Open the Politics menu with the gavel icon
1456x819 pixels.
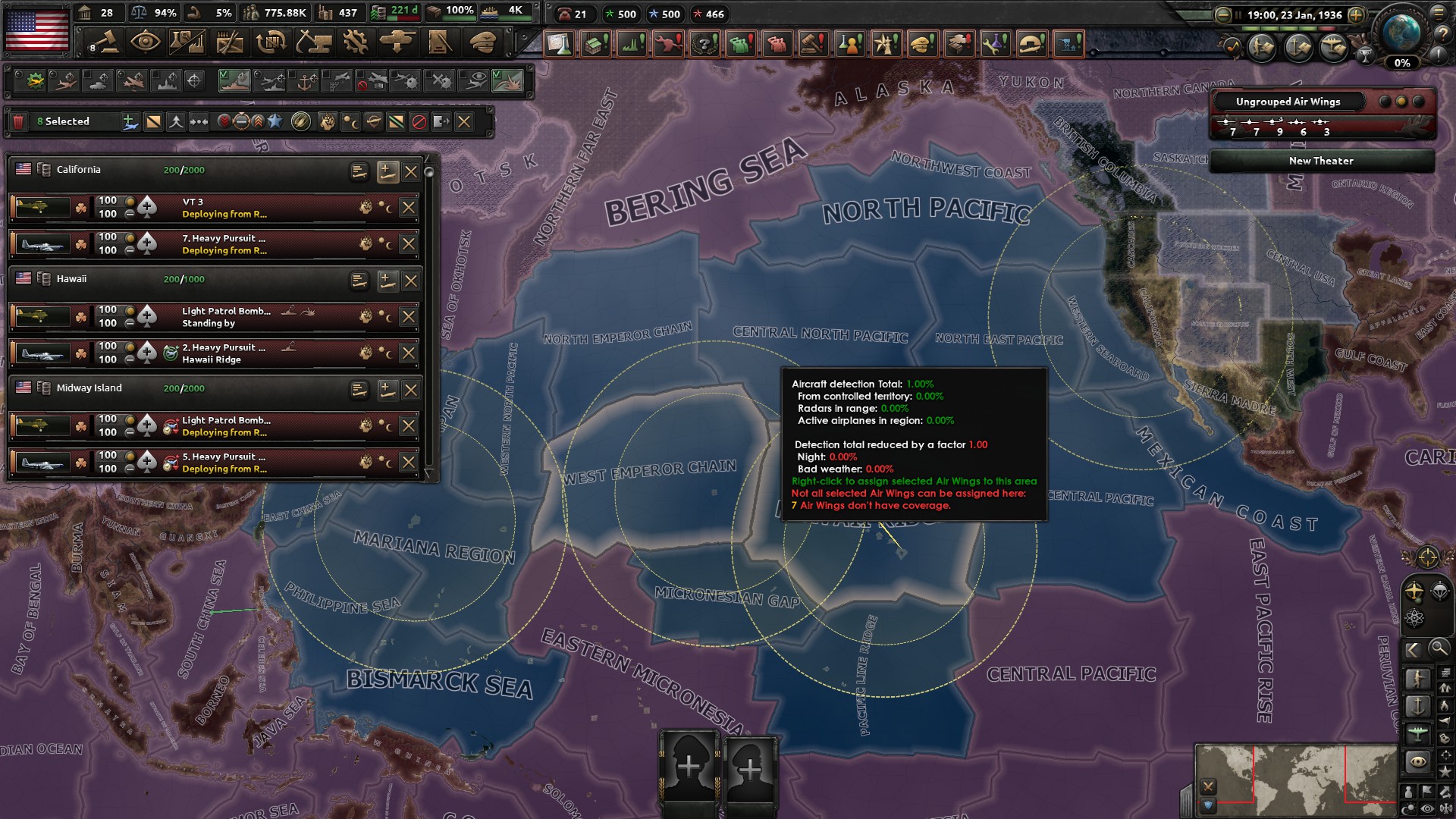102,43
